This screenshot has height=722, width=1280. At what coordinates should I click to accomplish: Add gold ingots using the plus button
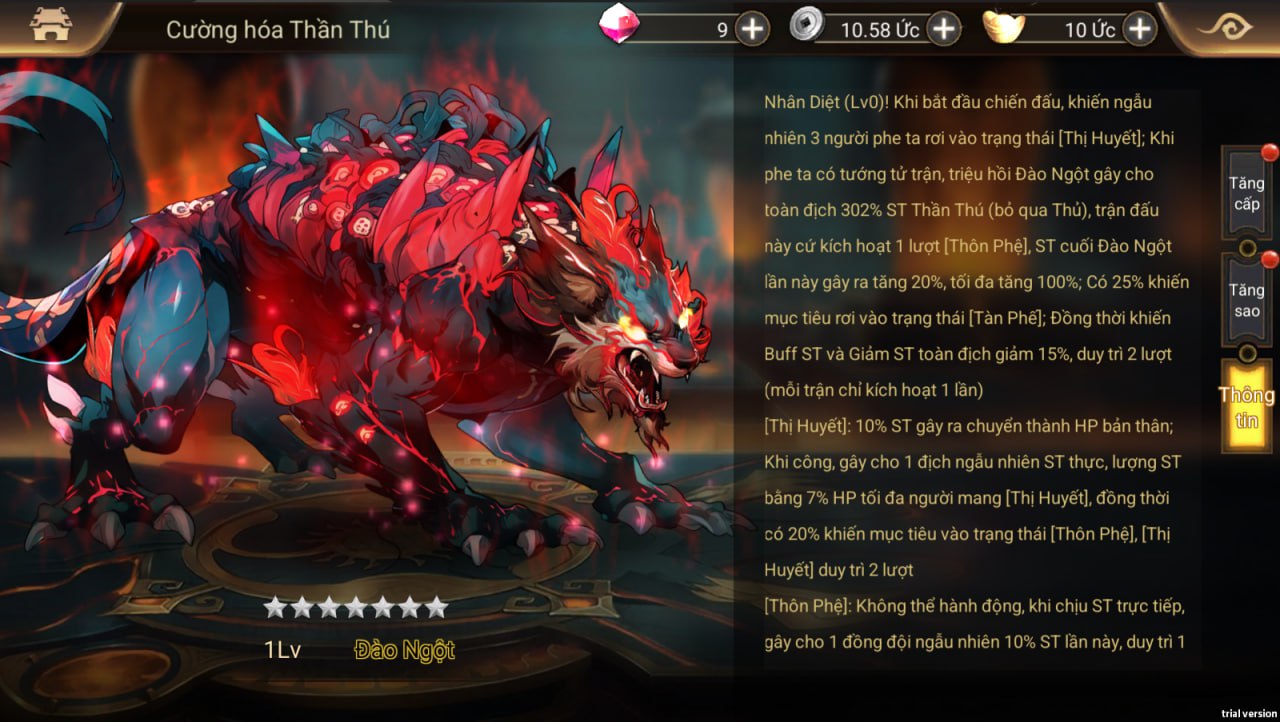pyautogui.click(x=1139, y=29)
